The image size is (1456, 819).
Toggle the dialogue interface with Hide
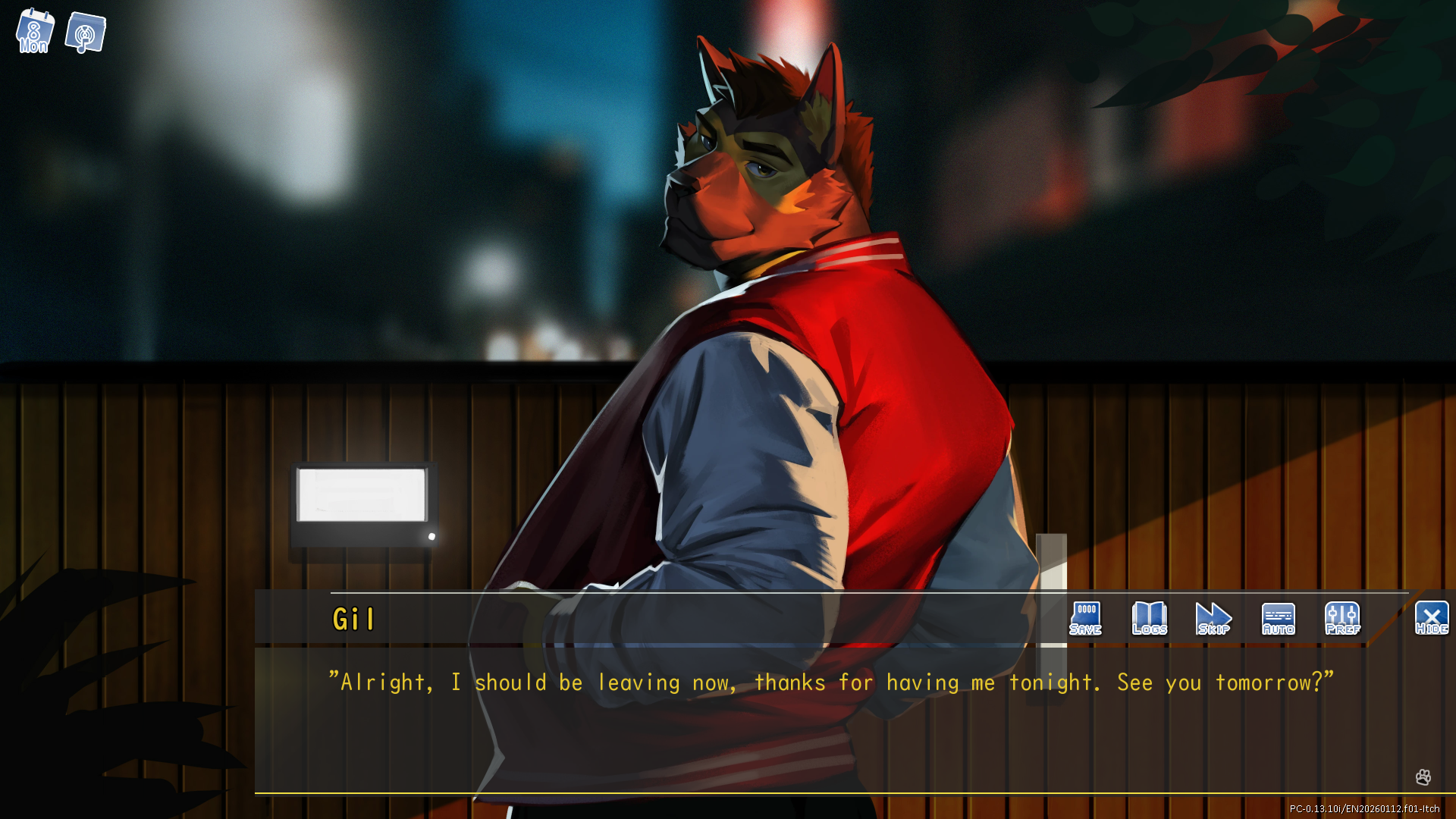[1432, 619]
